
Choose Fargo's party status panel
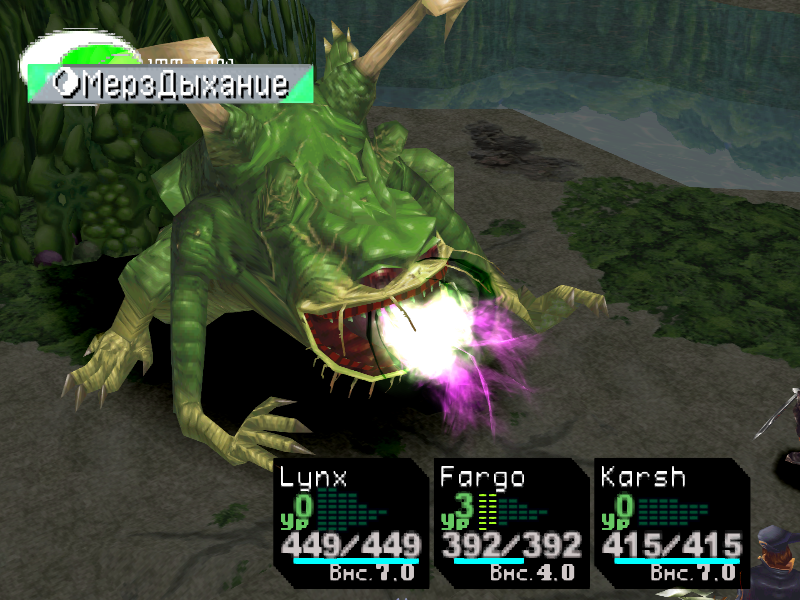tap(510, 523)
